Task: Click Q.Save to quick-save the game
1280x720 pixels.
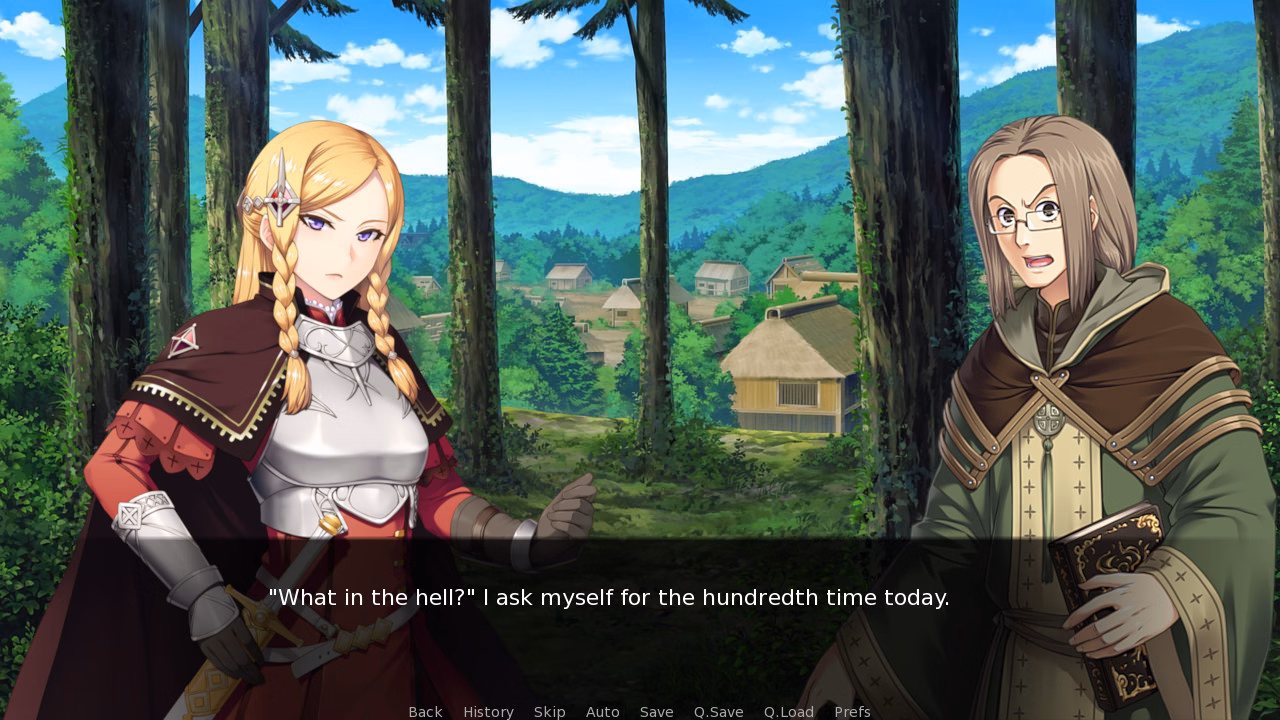Action: click(718, 711)
